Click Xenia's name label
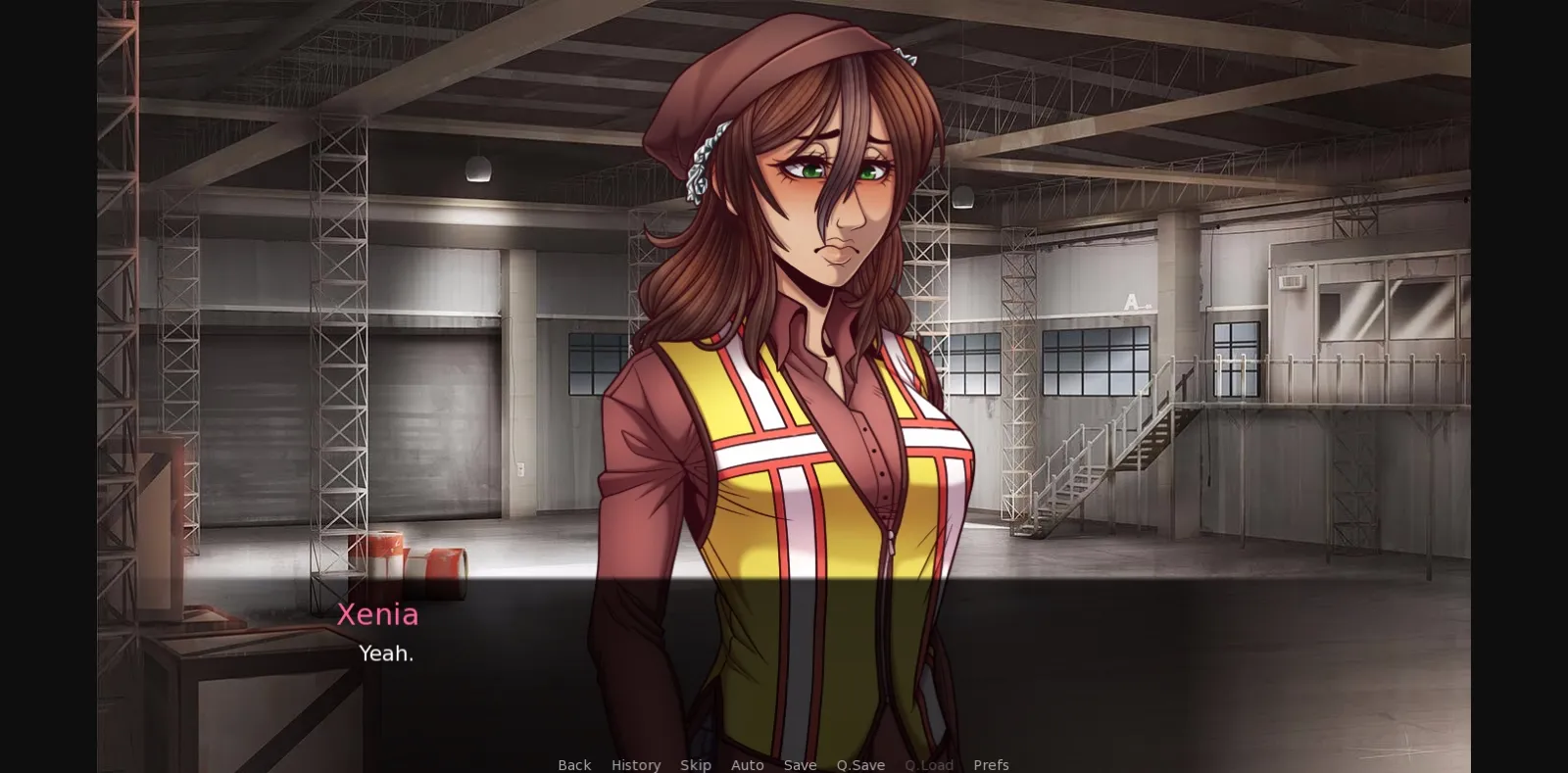Image resolution: width=1568 pixels, height=773 pixels. [378, 615]
